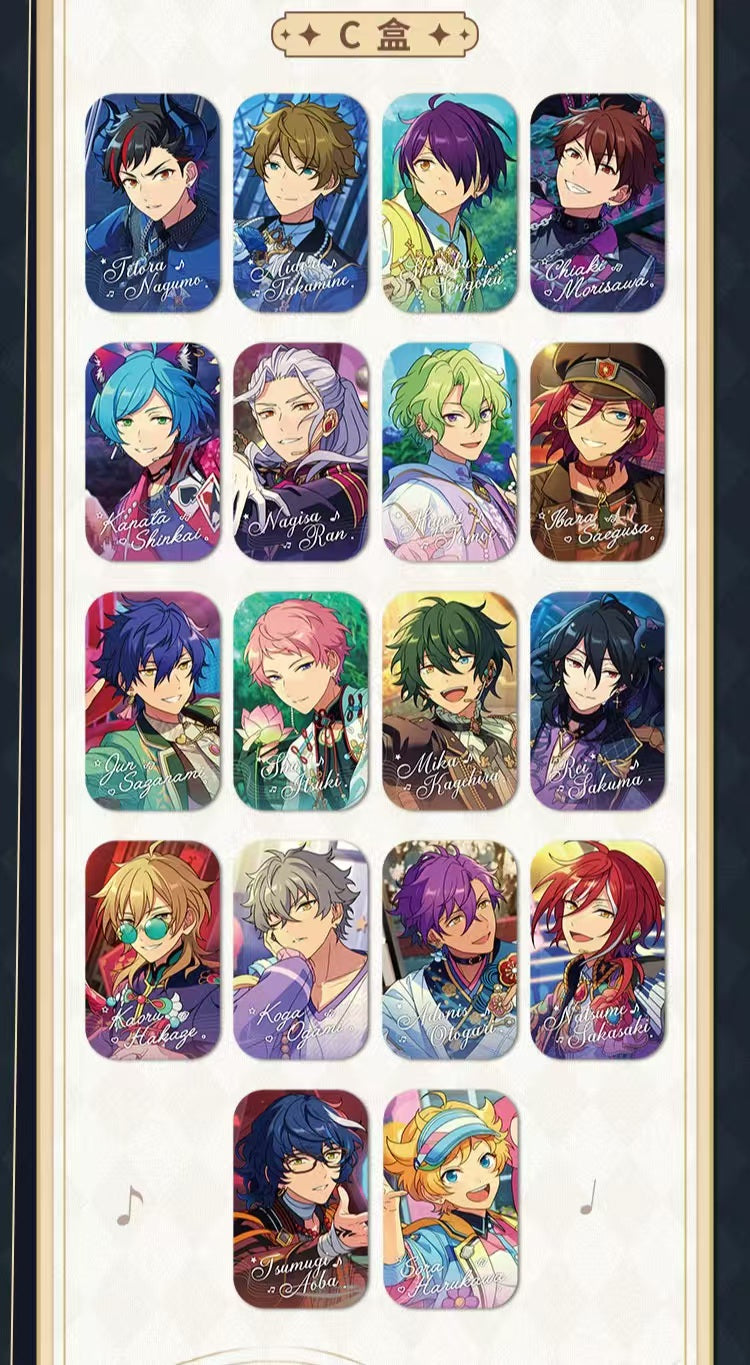Pick the Shinobu Sengoku card
This screenshot has width=750, height=1365.
450,203
